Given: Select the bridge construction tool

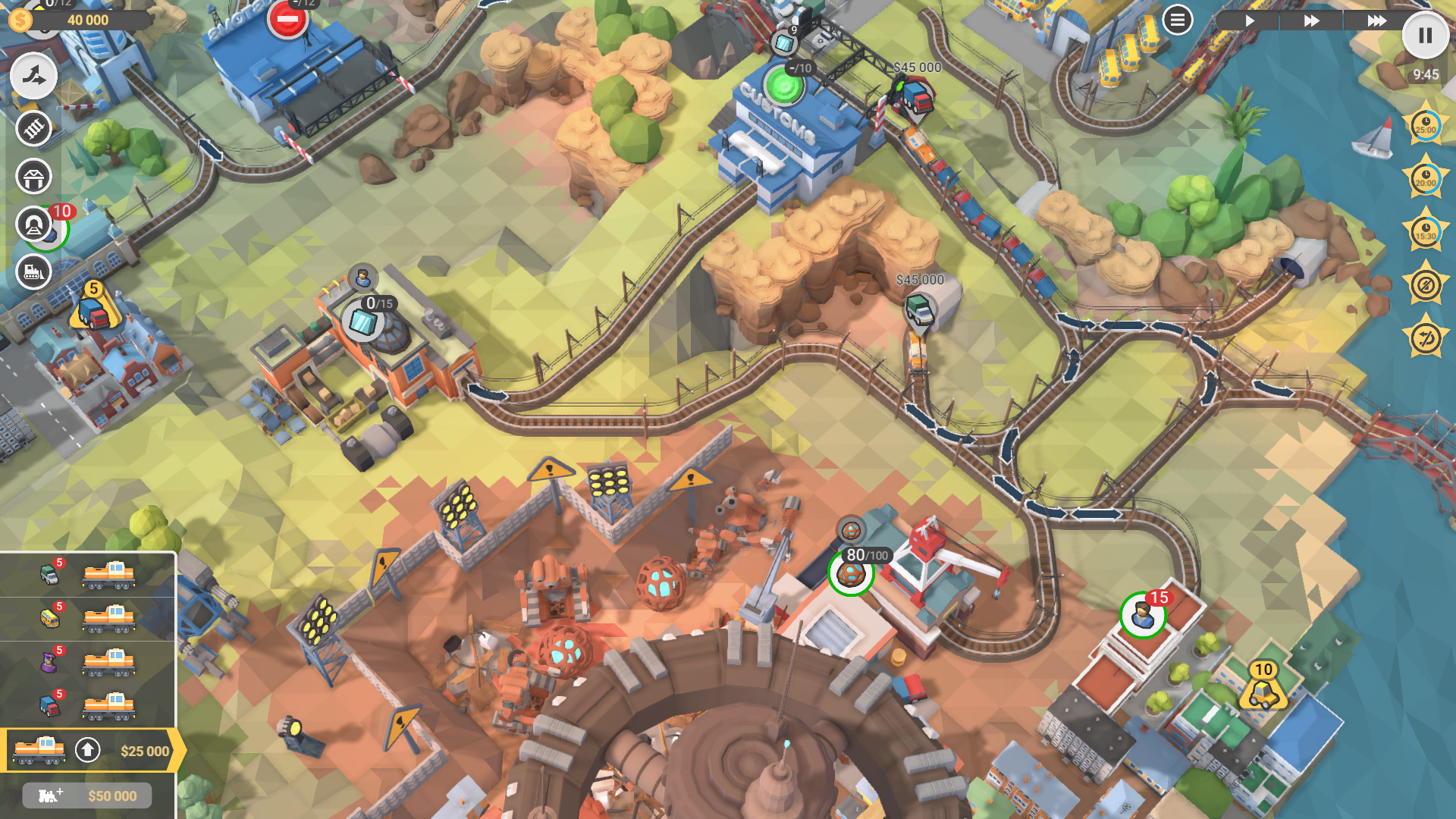Looking at the screenshot, I should [33, 177].
